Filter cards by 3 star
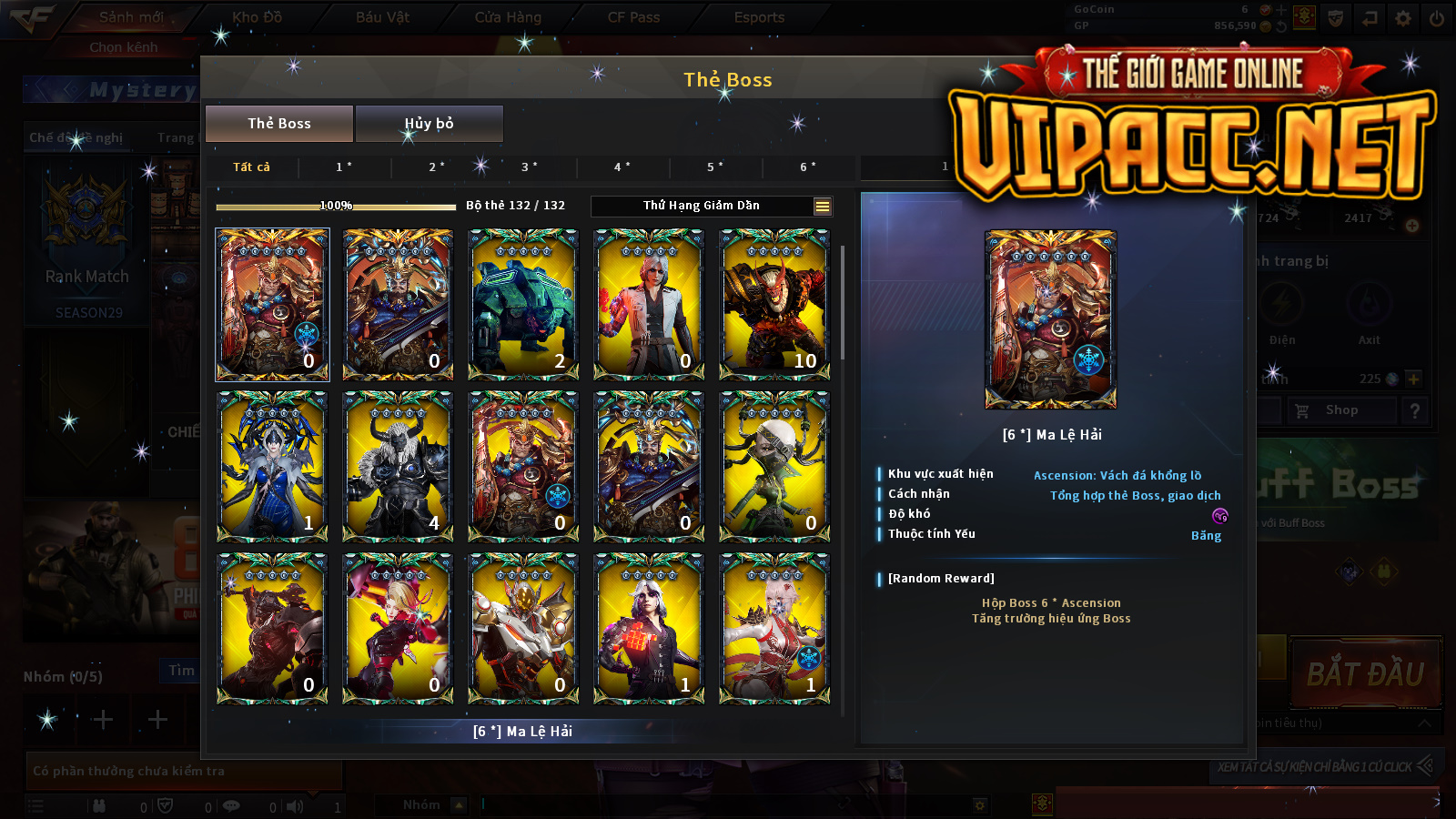 529,167
